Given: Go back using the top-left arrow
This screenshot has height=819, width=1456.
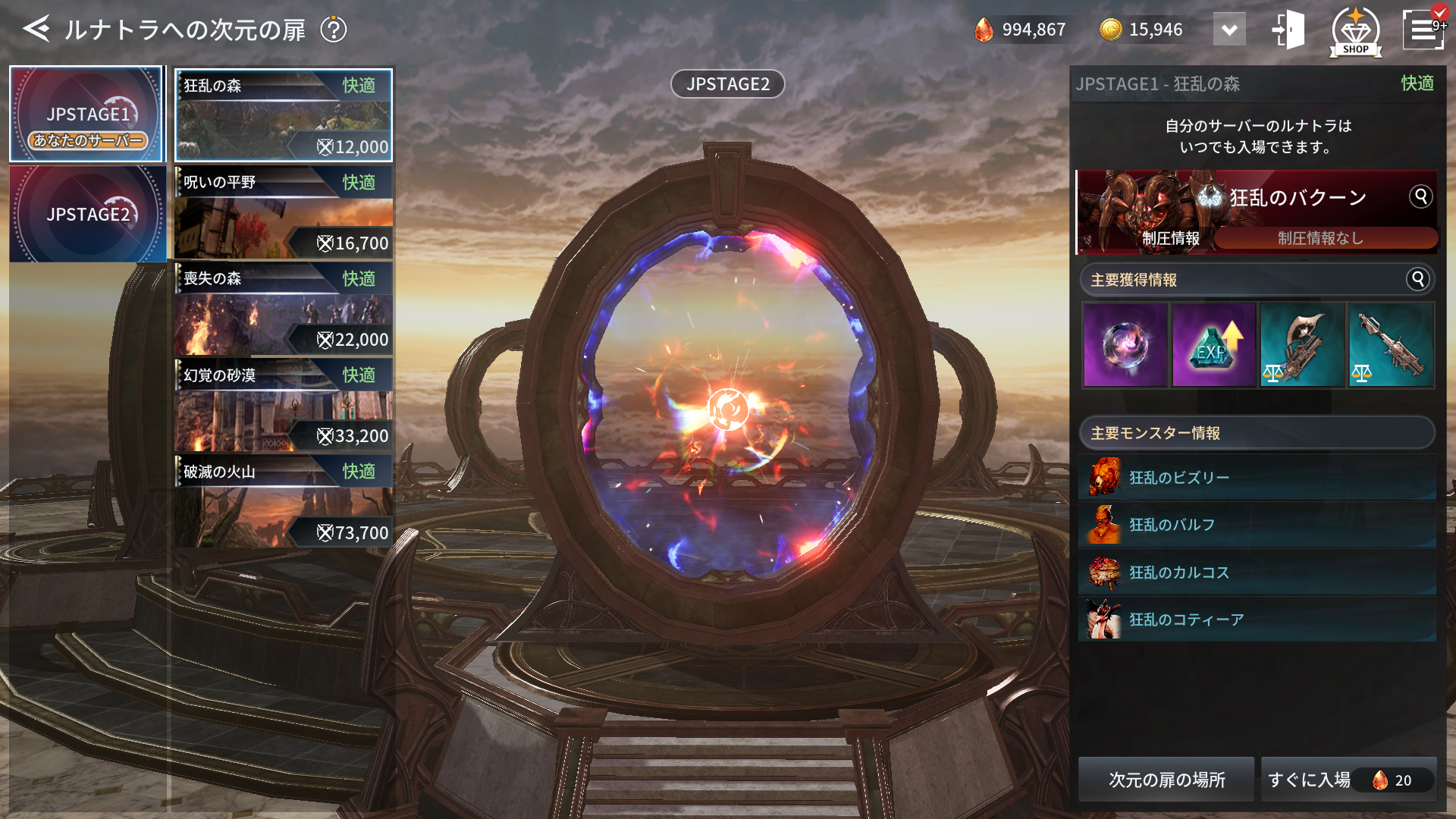Looking at the screenshot, I should point(36,30).
